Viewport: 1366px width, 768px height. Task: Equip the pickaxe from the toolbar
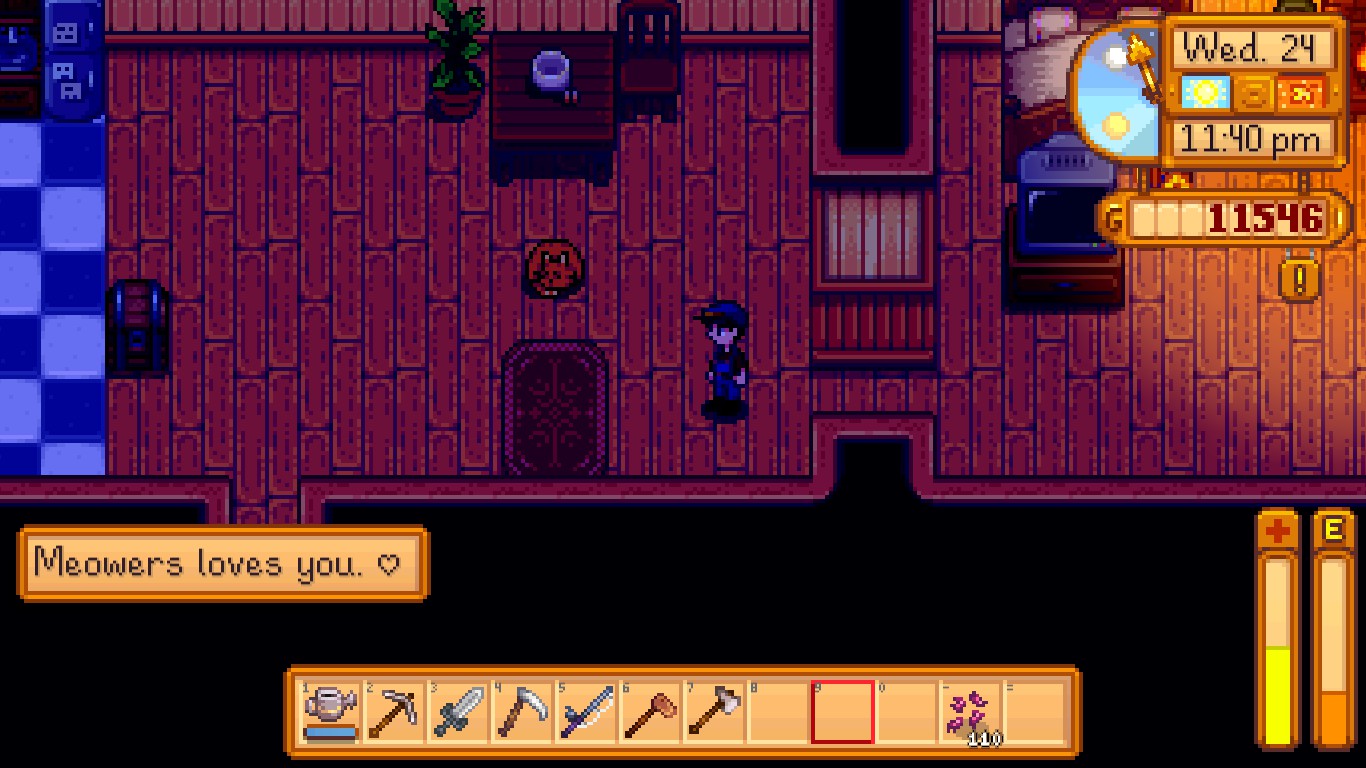[x=394, y=712]
